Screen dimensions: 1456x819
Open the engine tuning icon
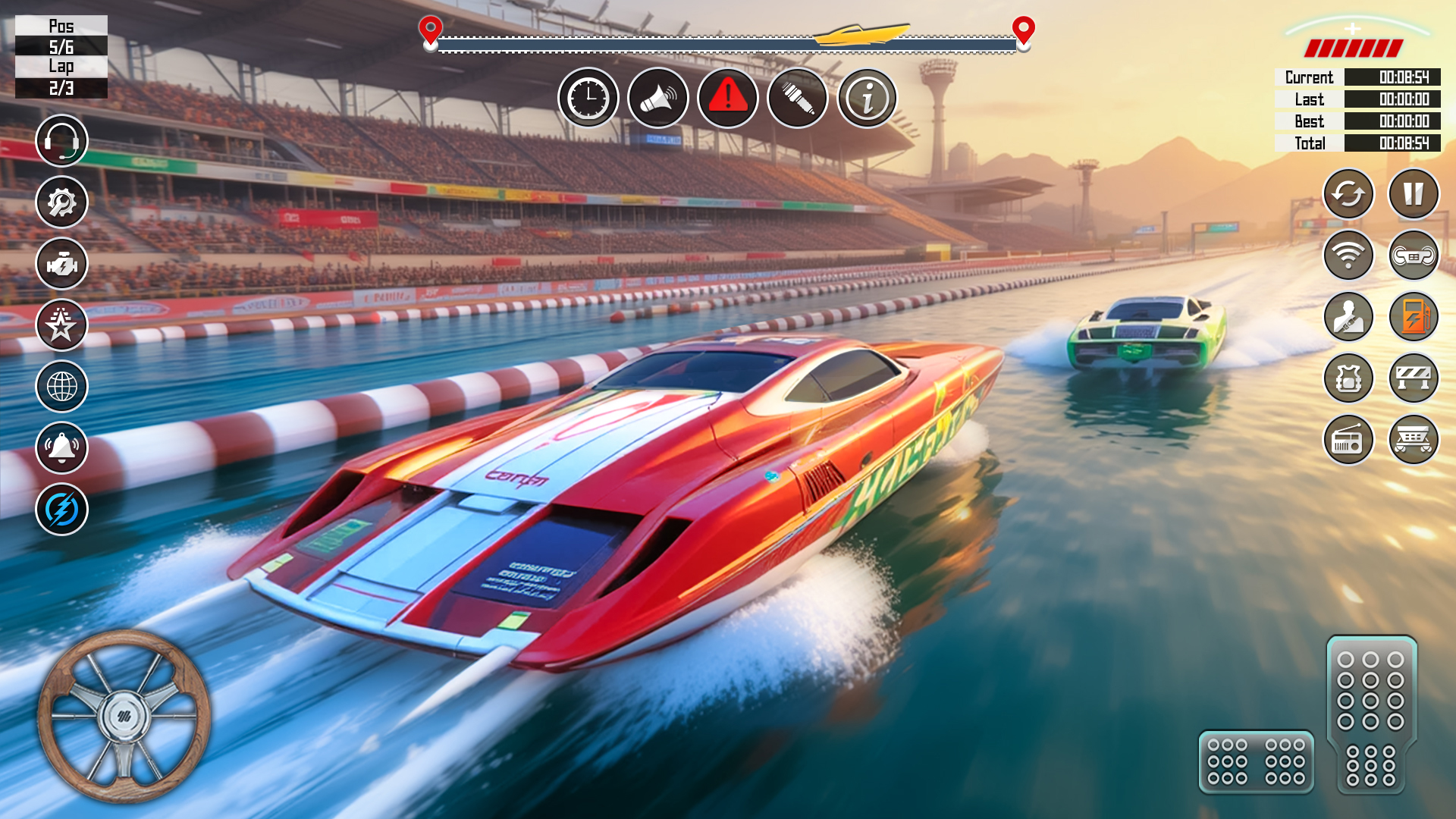[61, 263]
